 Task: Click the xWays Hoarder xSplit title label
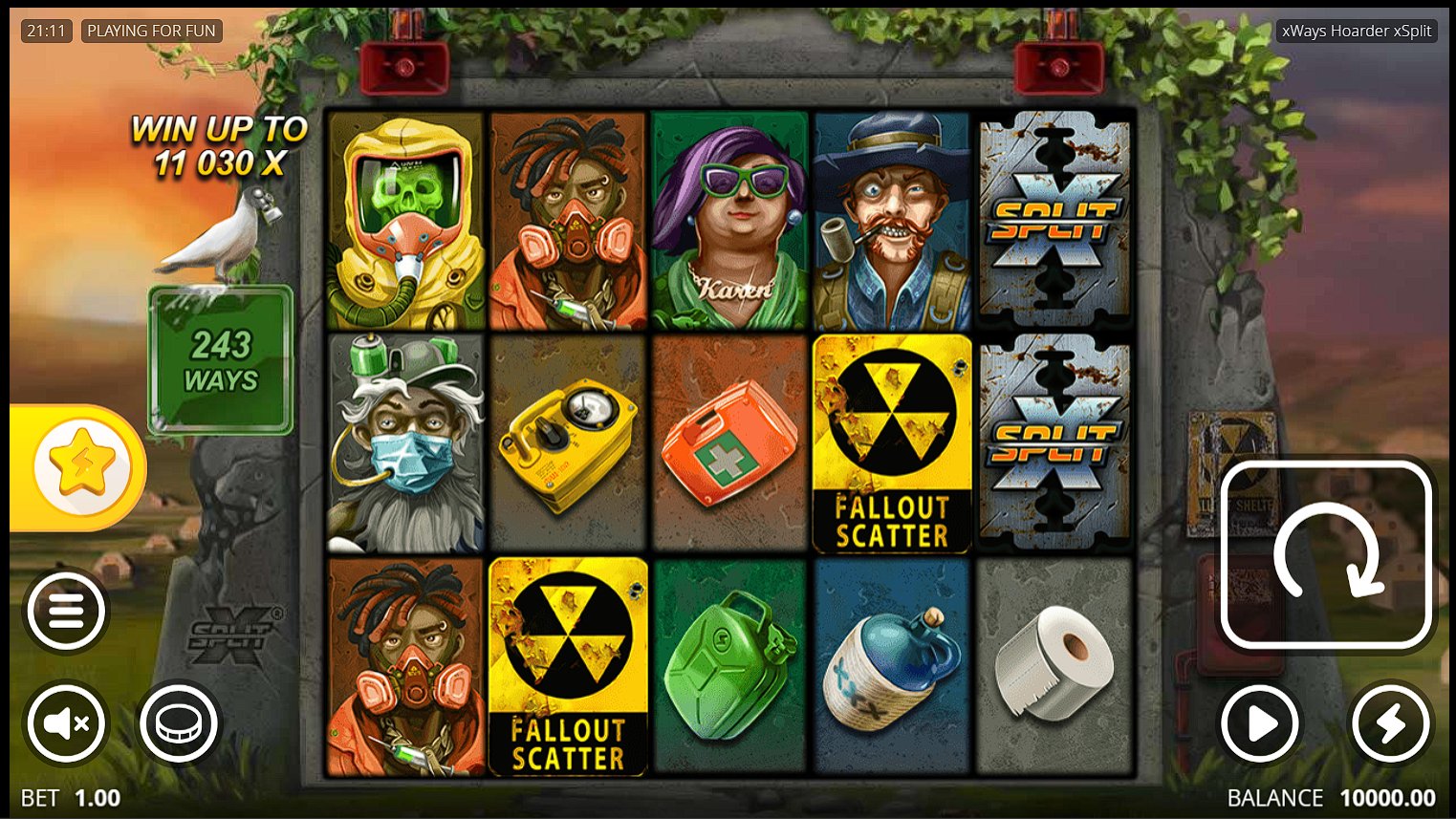tap(1357, 30)
